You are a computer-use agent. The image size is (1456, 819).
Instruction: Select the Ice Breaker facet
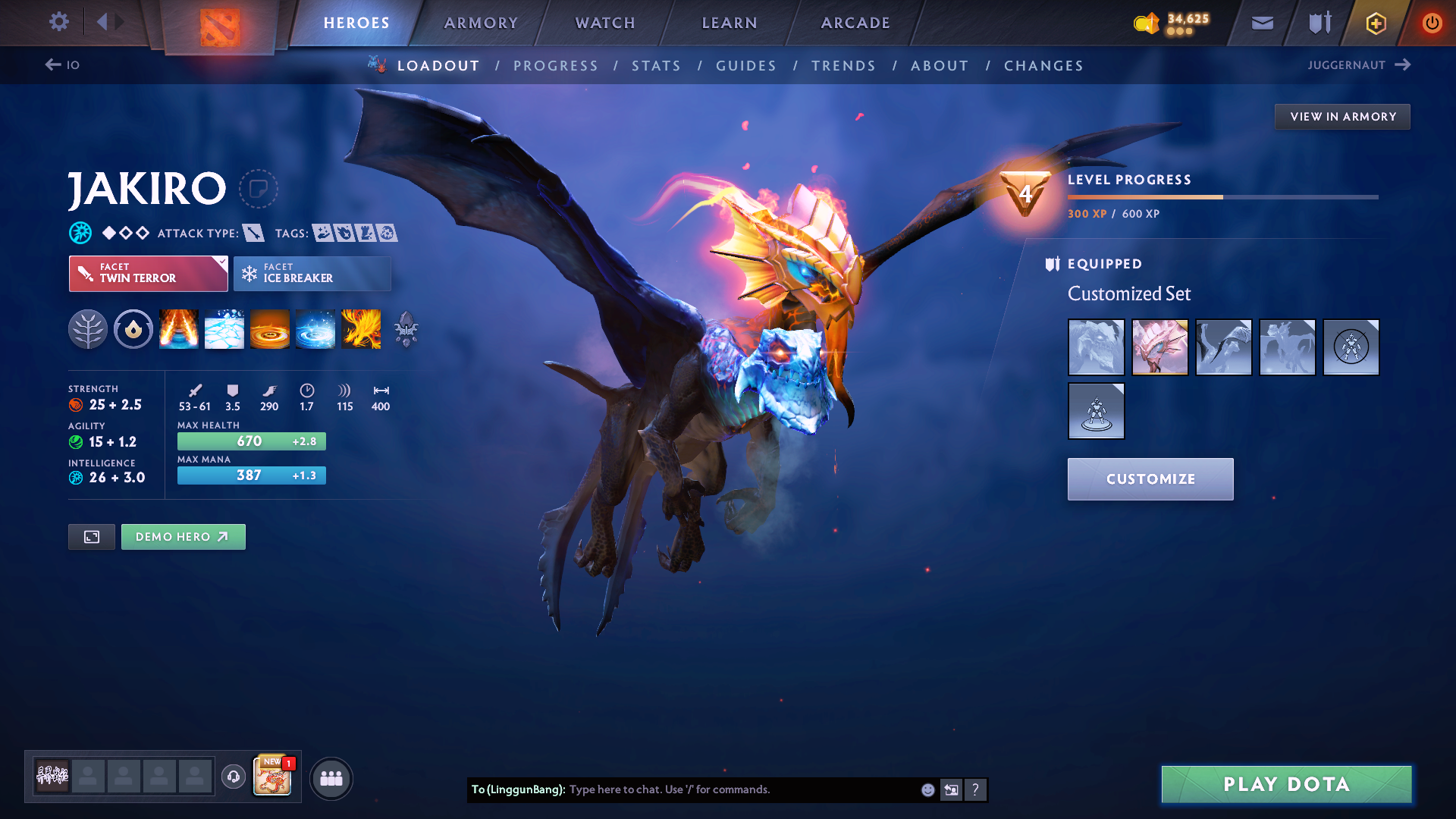[311, 273]
